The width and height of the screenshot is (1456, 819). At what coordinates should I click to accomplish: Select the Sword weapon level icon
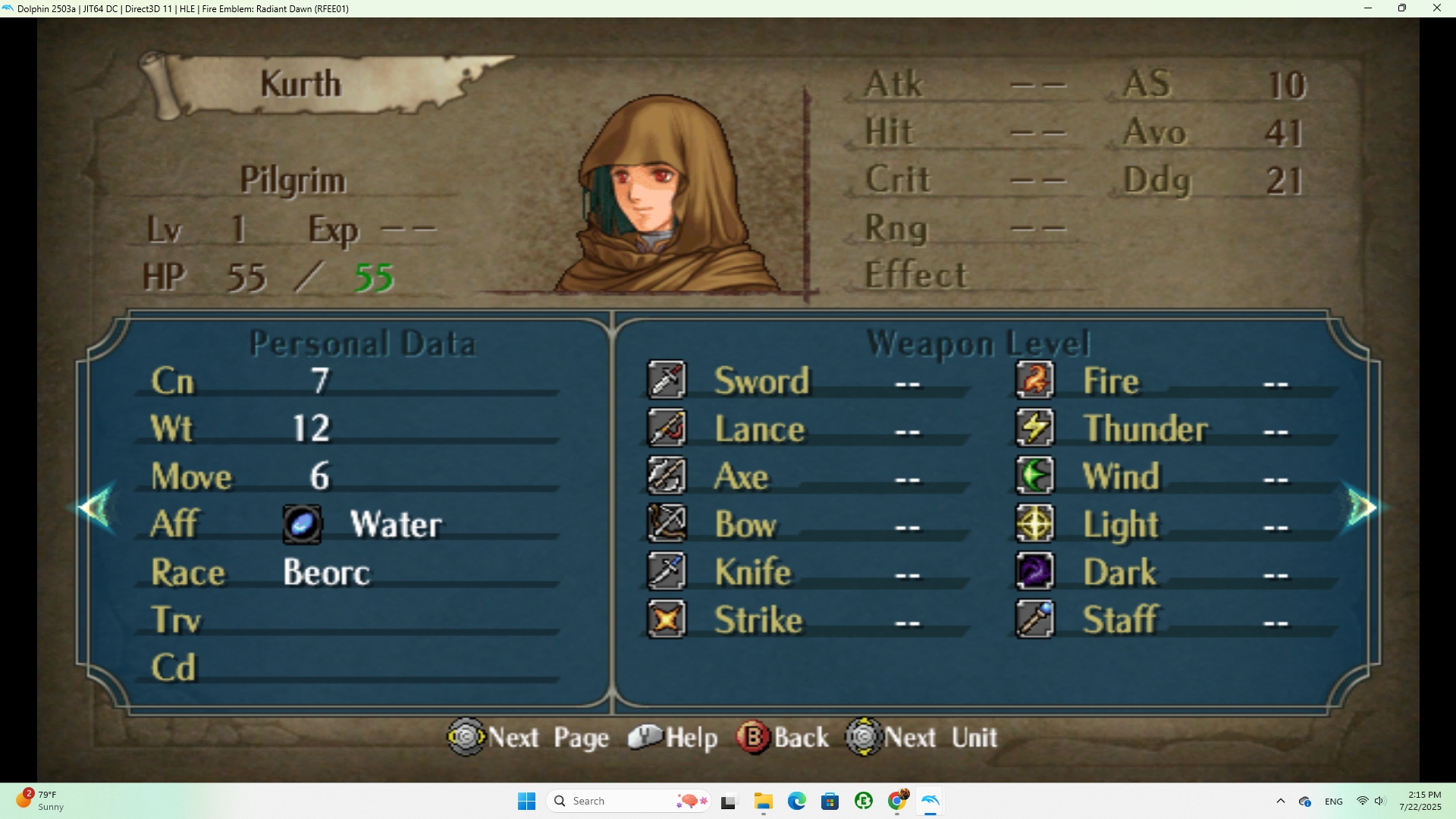click(667, 380)
